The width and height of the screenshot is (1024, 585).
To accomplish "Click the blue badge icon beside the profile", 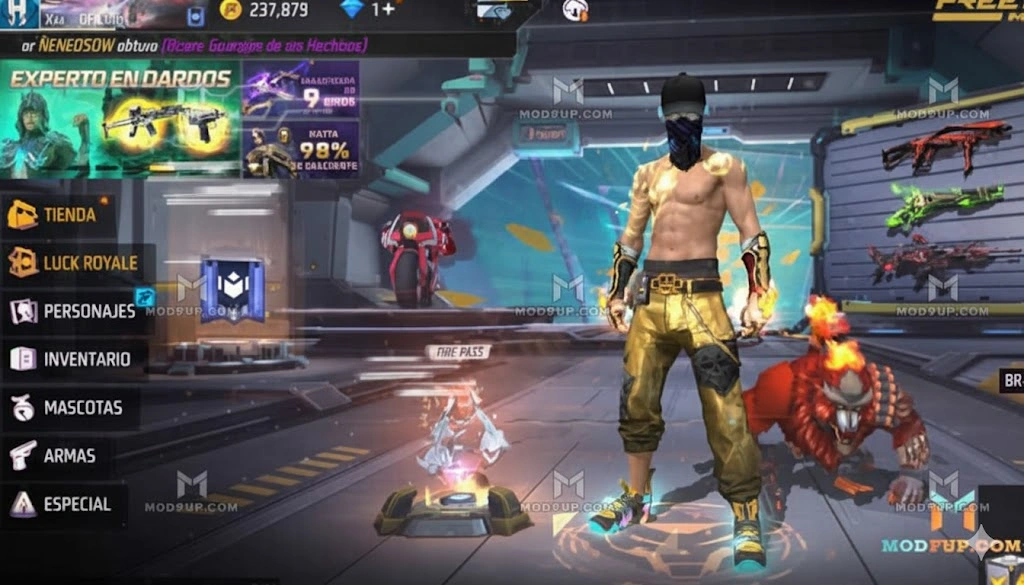I will [x=196, y=15].
